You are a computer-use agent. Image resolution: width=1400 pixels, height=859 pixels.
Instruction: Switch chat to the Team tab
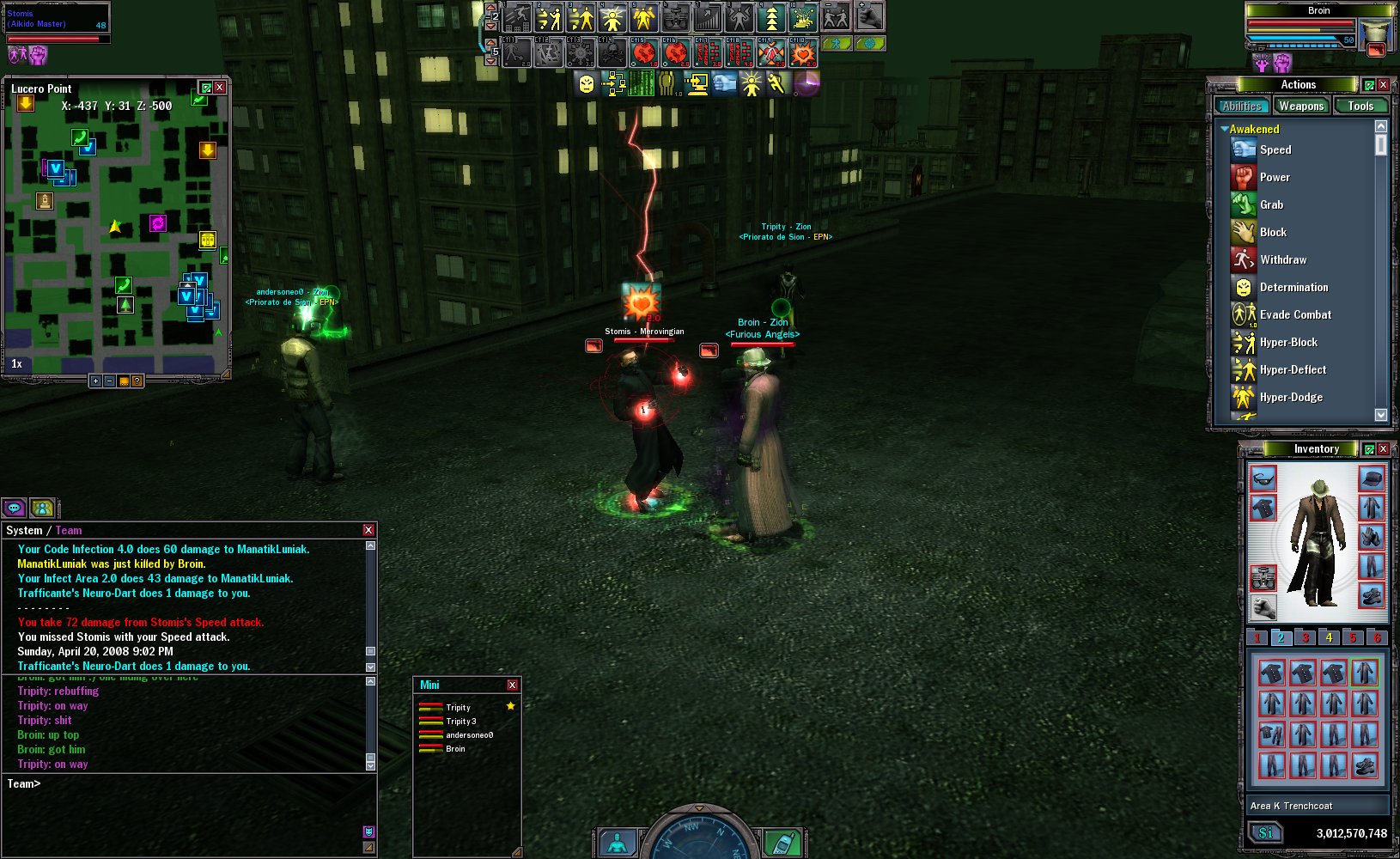coord(69,531)
